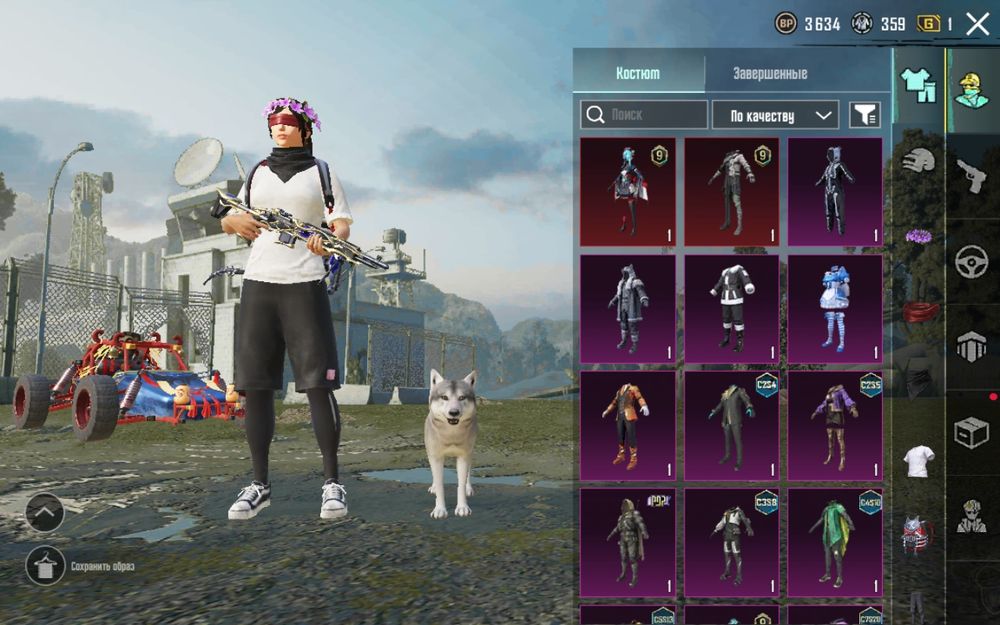Select the equipped white t-shirt slot
Viewport: 1000px width, 625px height.
[x=918, y=461]
